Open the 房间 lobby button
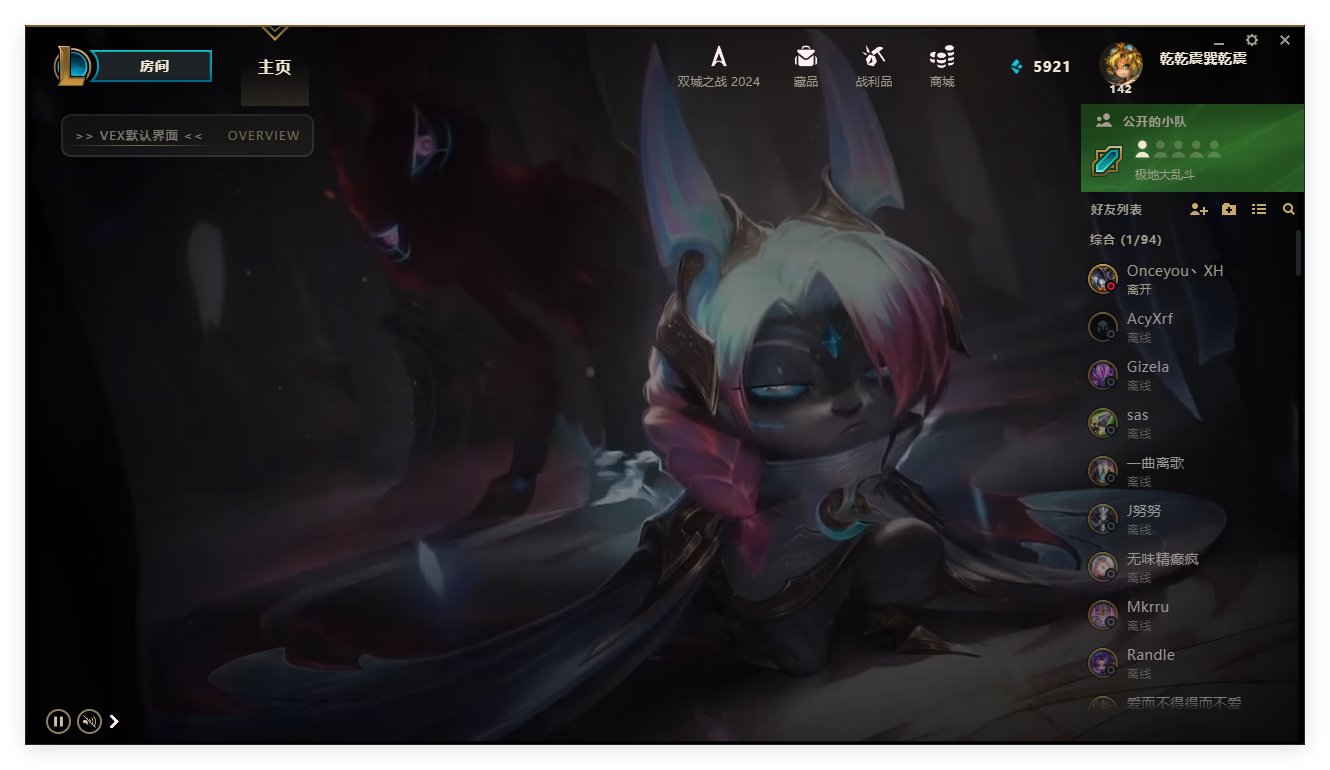The image size is (1330, 770). pos(154,66)
